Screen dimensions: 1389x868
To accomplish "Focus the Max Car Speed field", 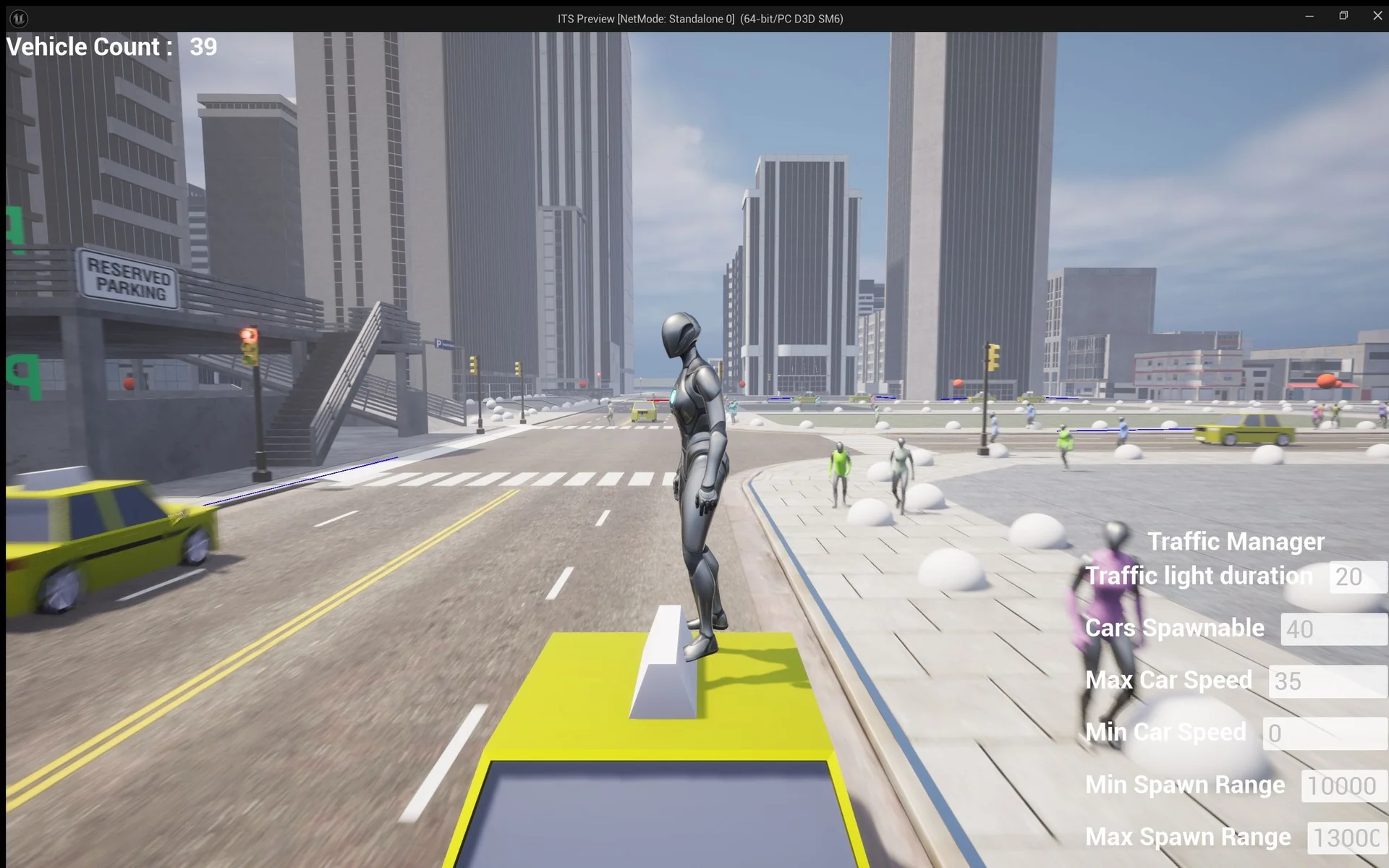I will point(1327,681).
